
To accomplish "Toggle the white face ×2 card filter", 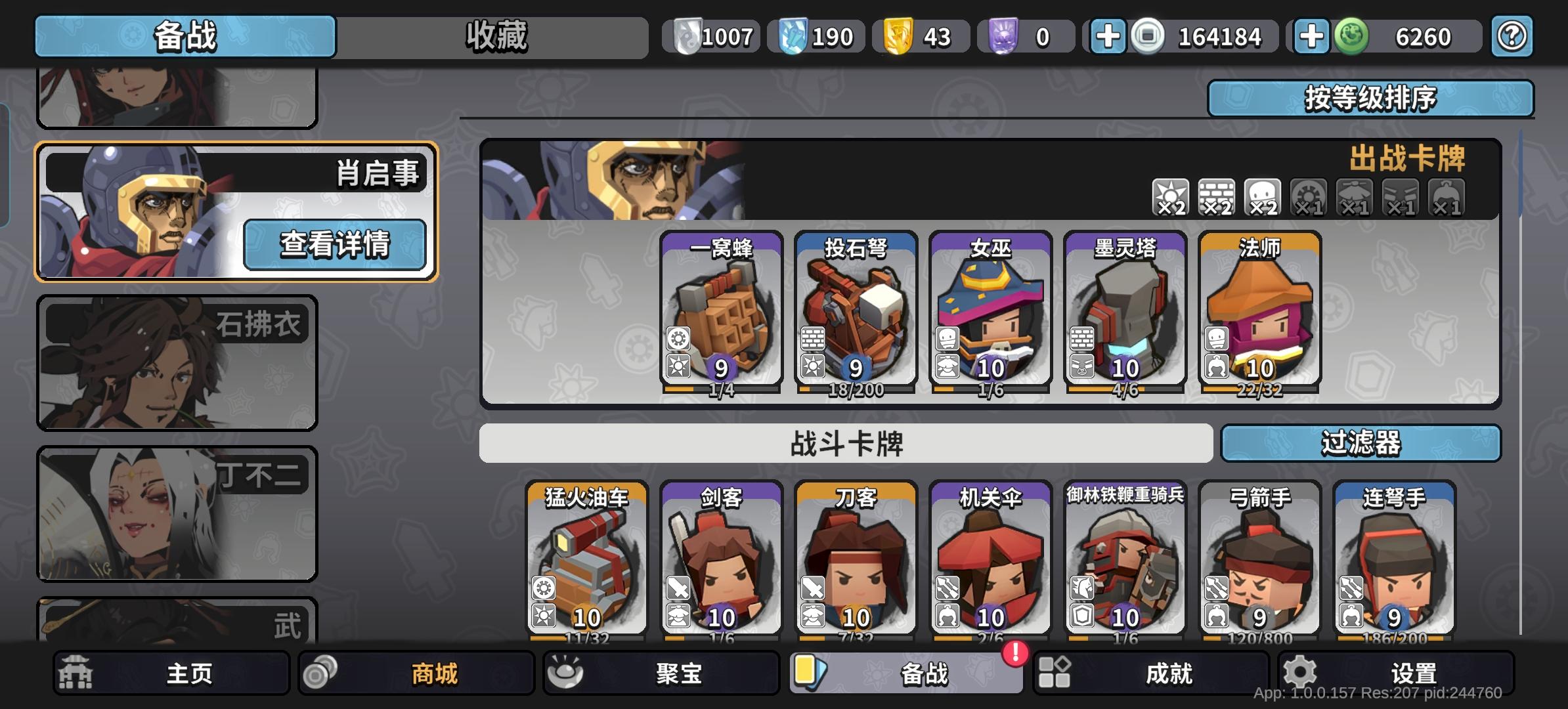I will tap(1263, 197).
